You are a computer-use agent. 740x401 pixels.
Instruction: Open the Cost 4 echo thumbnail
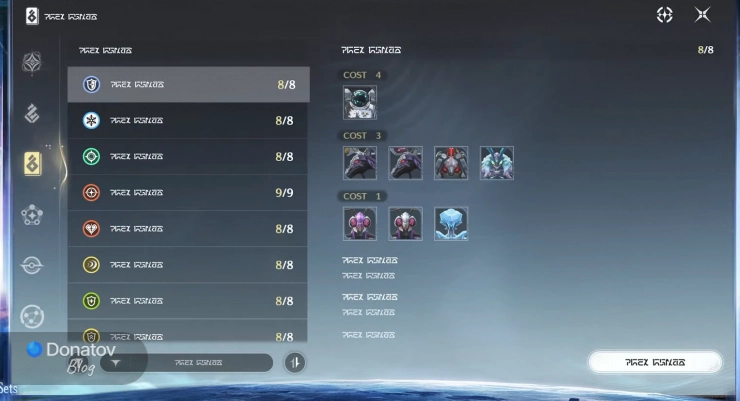click(x=360, y=102)
